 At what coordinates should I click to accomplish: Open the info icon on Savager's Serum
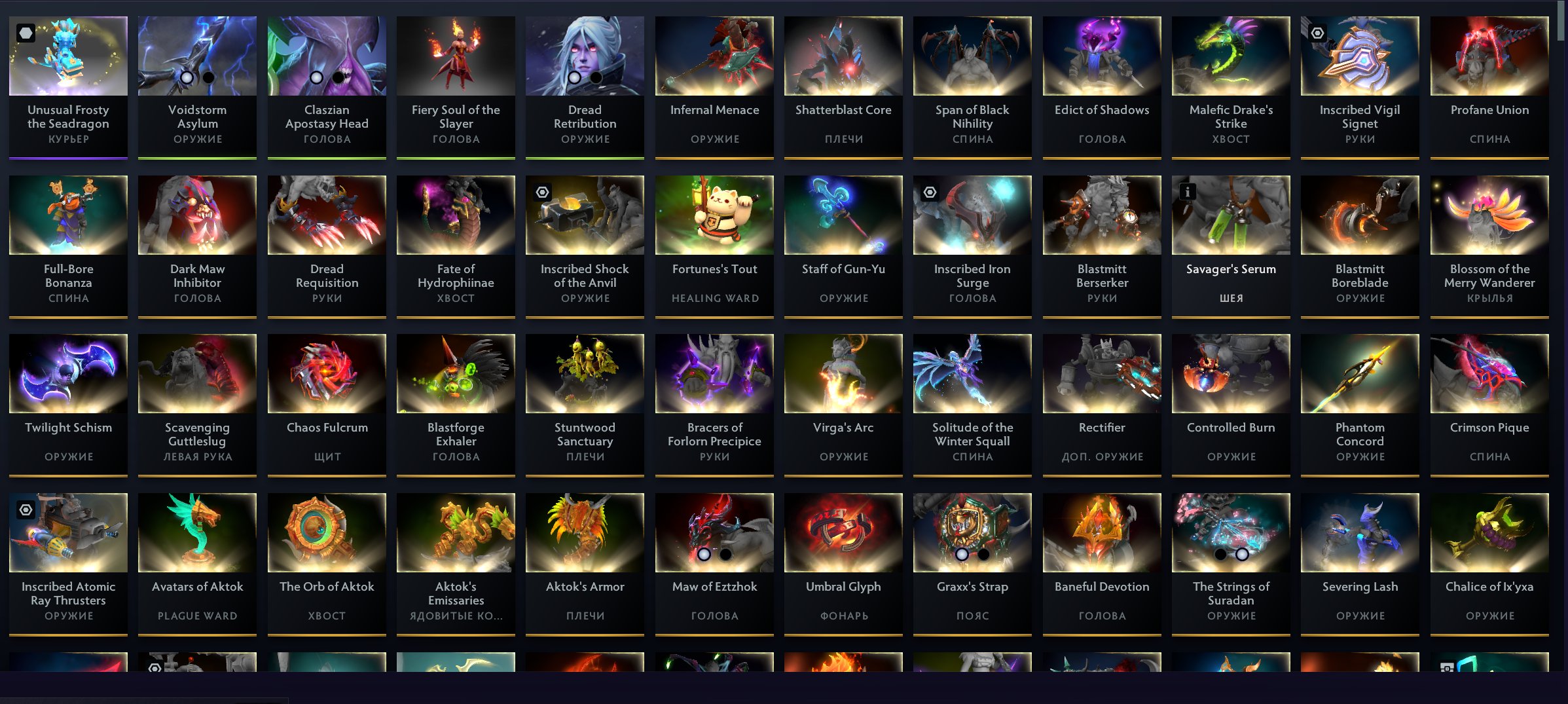pos(1188,191)
